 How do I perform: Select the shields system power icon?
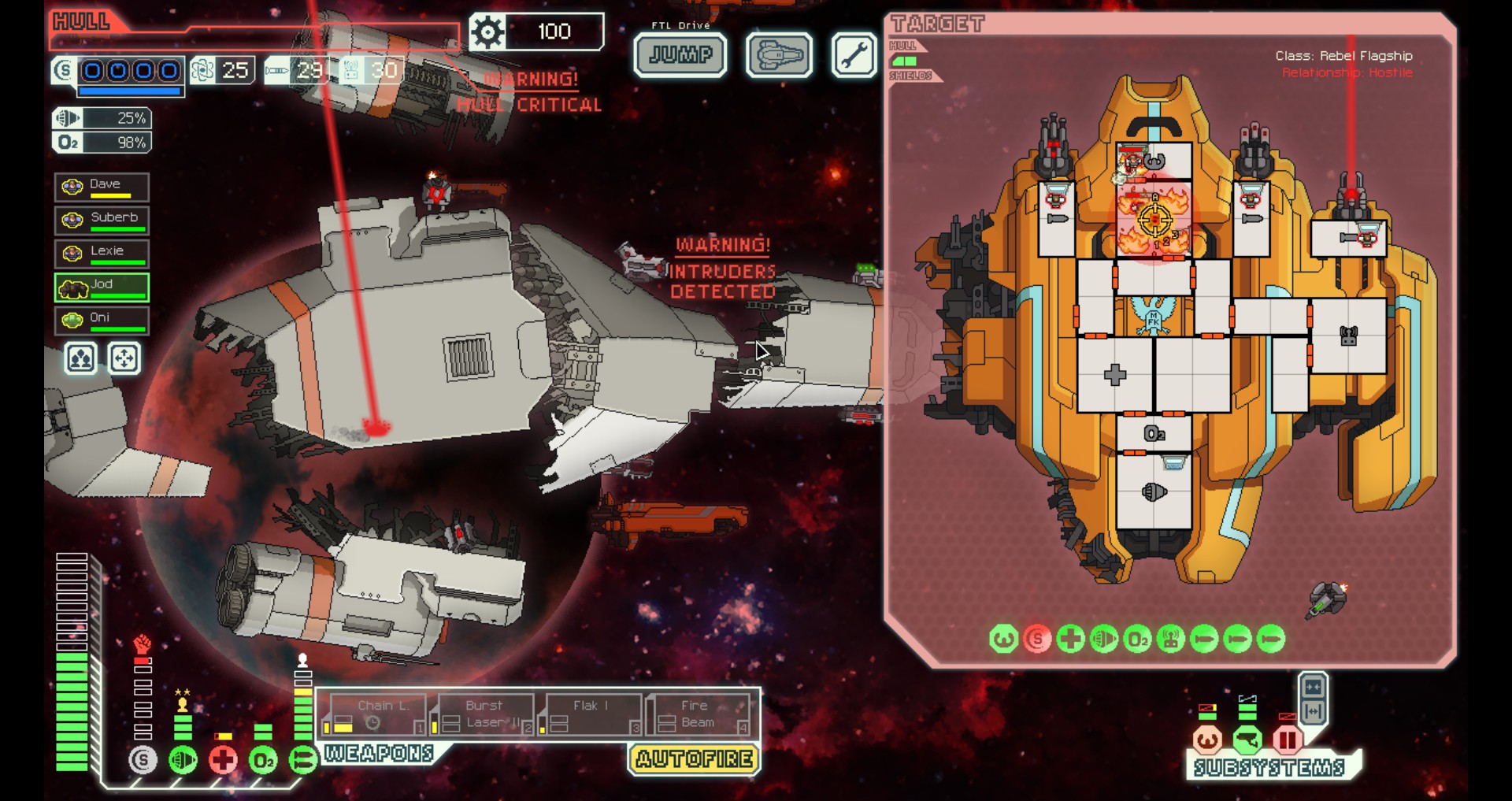143,760
